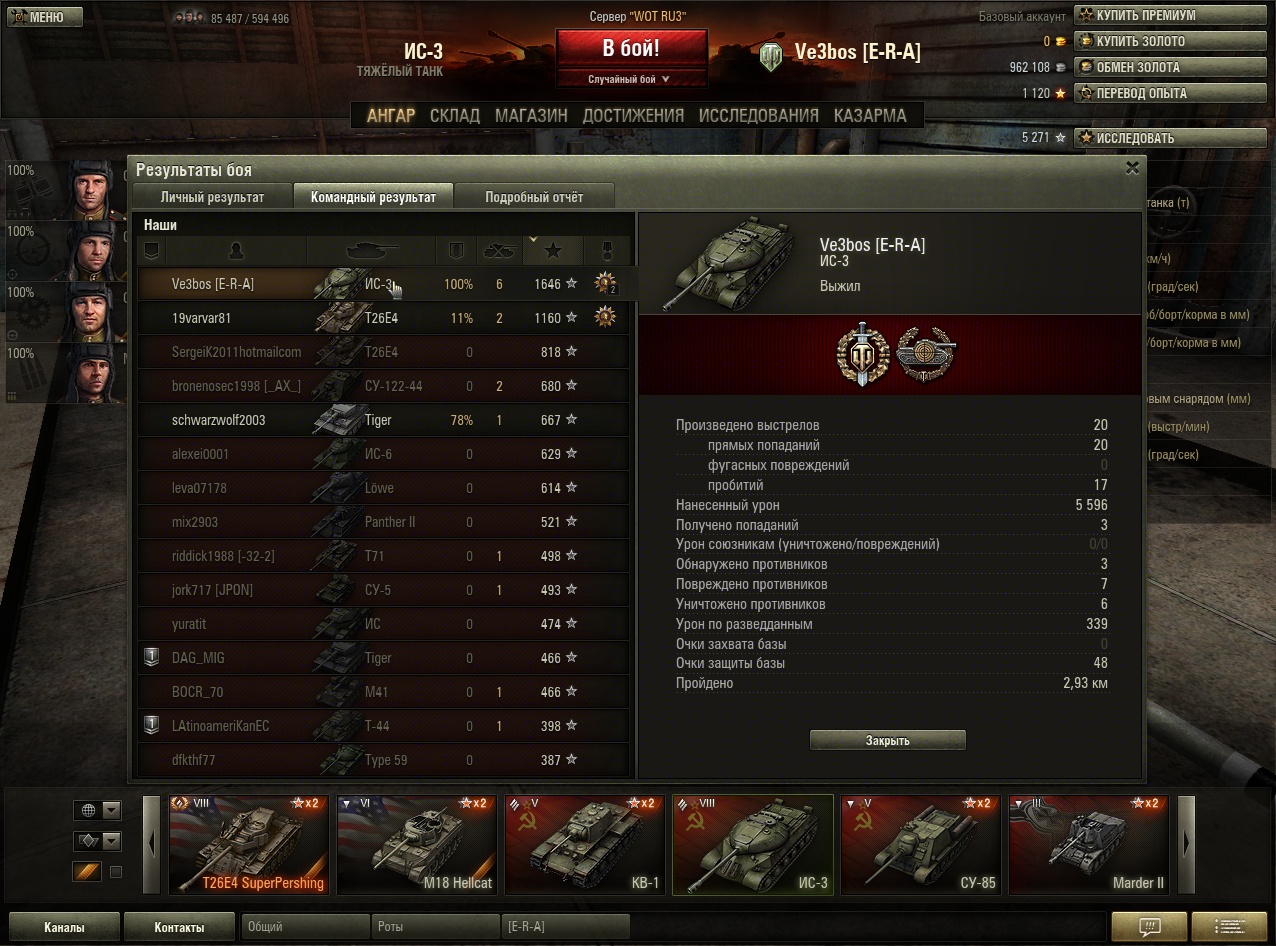Close results with Закрыть button
This screenshot has height=946, width=1276.
pos(887,741)
